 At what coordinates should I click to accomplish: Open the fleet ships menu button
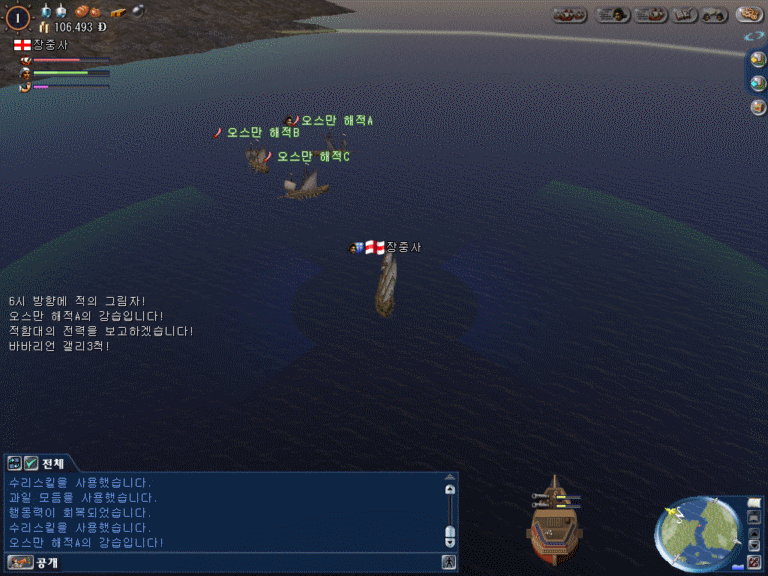(569, 14)
